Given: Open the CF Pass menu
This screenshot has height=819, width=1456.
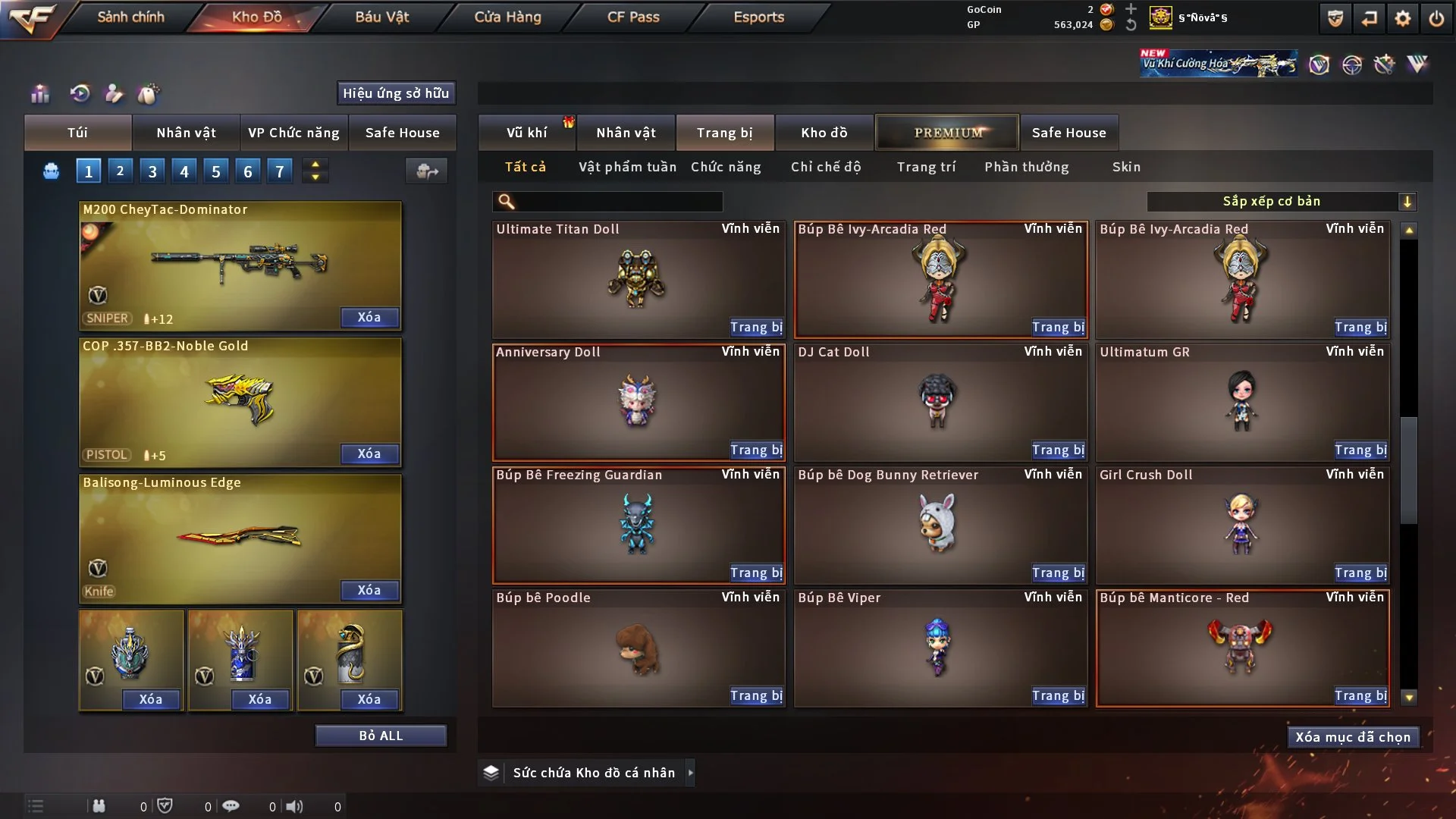Looking at the screenshot, I should (633, 17).
